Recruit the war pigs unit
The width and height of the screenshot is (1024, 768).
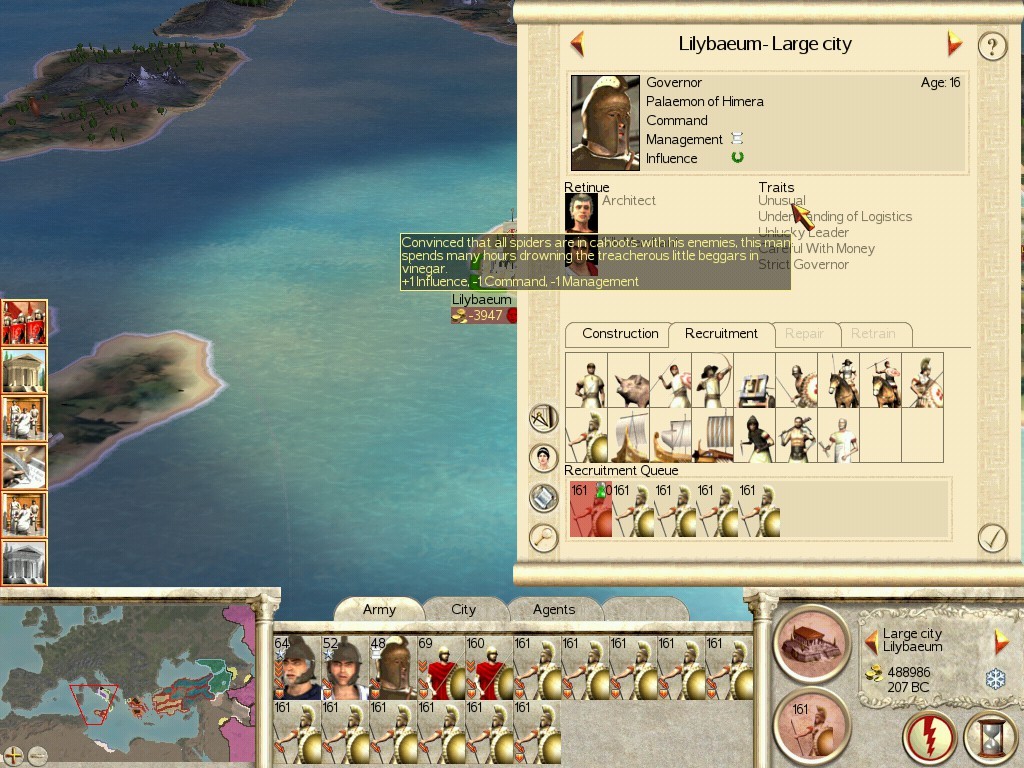[x=628, y=380]
